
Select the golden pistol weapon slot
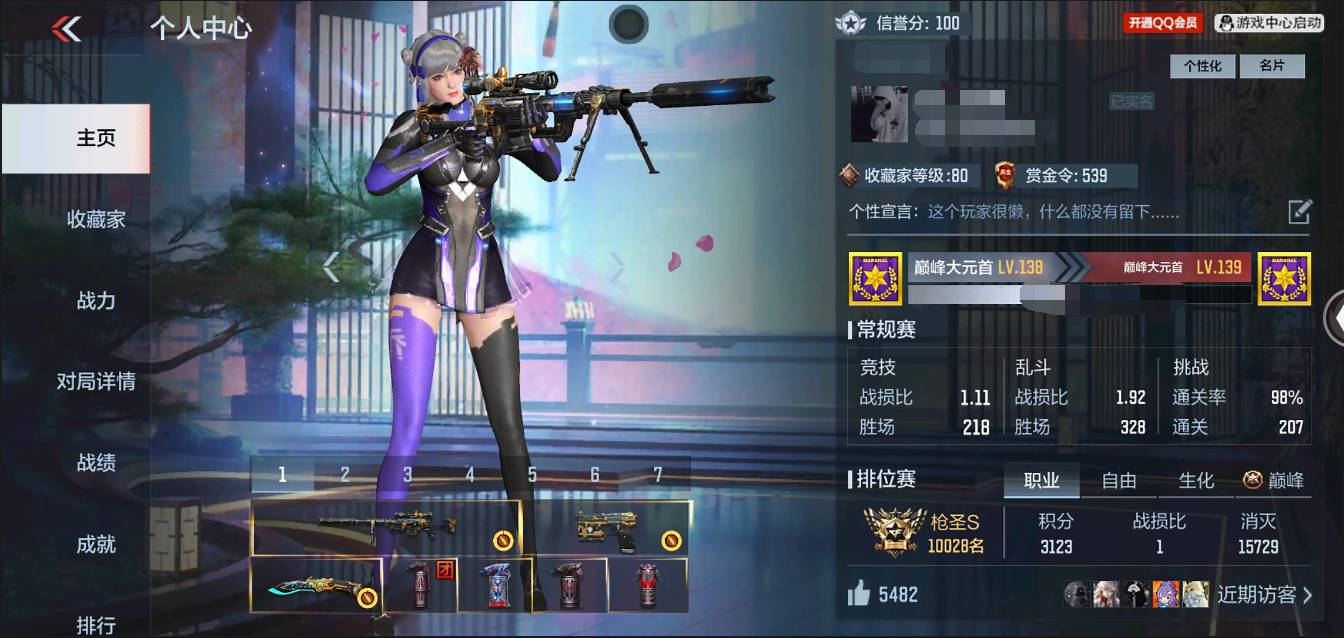pyautogui.click(x=608, y=527)
